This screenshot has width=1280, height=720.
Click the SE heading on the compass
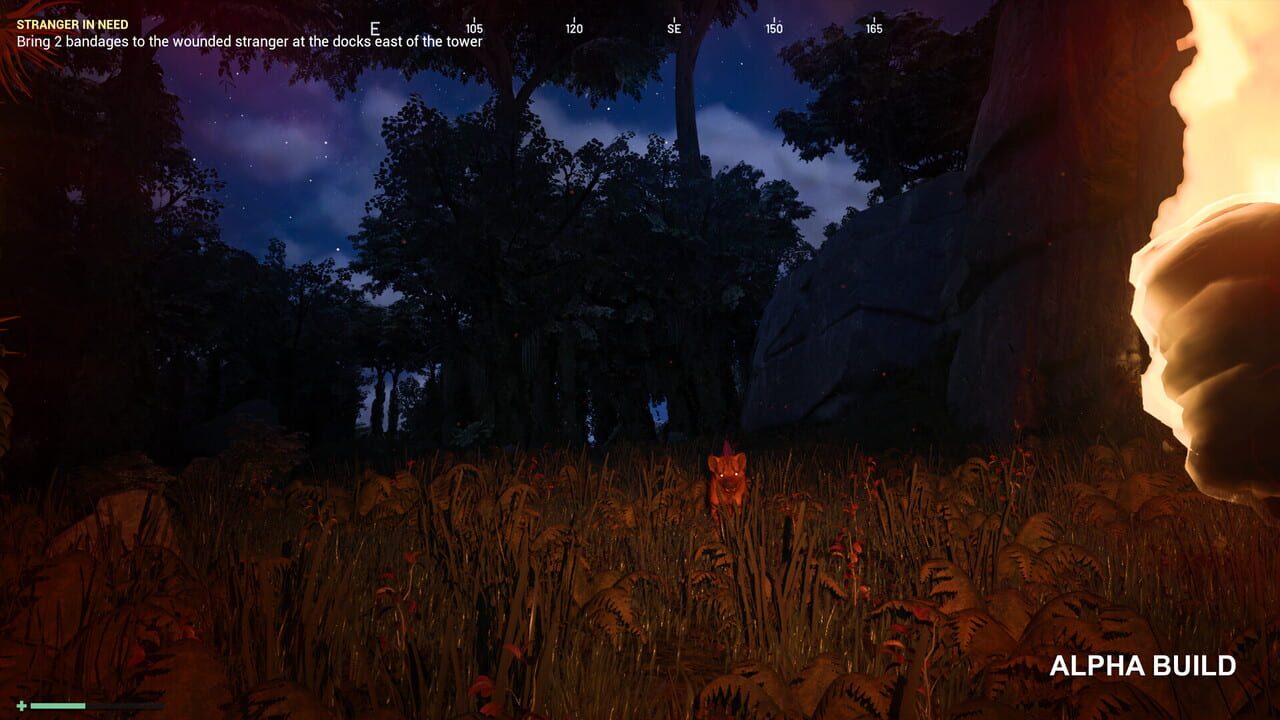[677, 28]
